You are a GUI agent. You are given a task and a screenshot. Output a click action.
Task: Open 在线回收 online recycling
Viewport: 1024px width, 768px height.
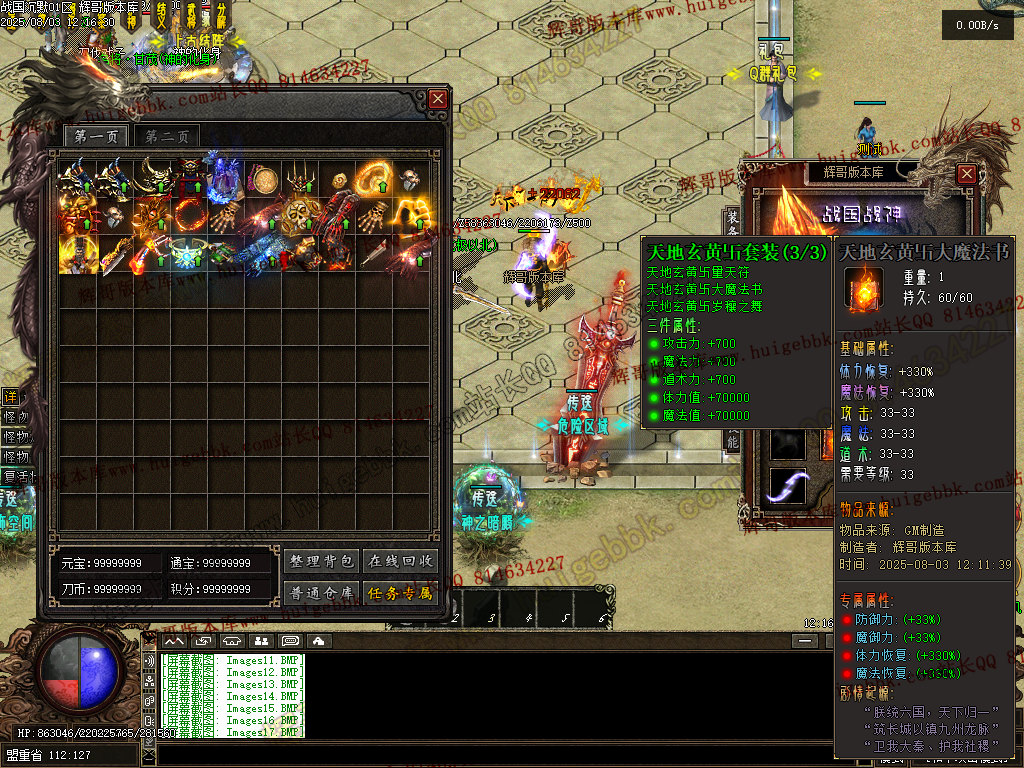399,561
